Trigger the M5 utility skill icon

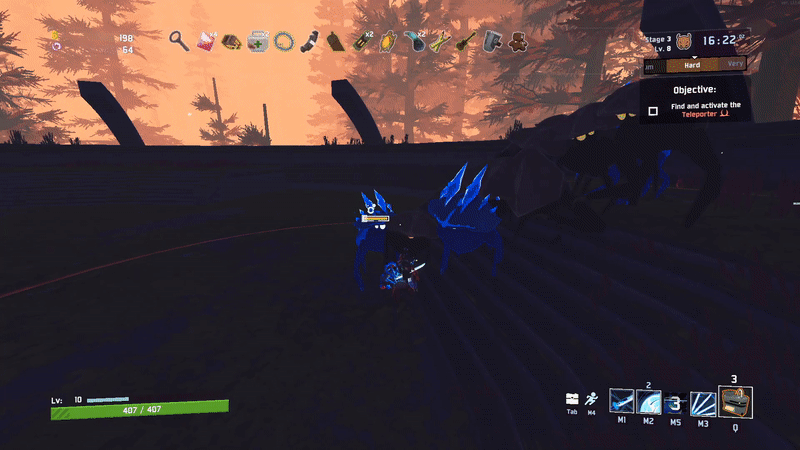[675, 403]
